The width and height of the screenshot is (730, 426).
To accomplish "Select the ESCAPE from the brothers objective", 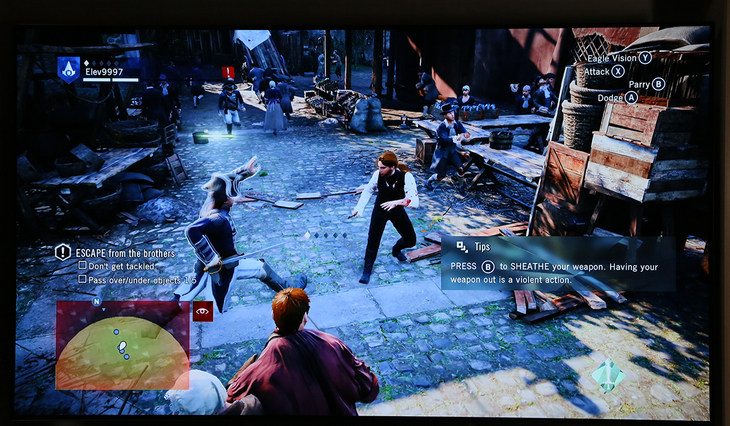I will pyautogui.click(x=126, y=253).
